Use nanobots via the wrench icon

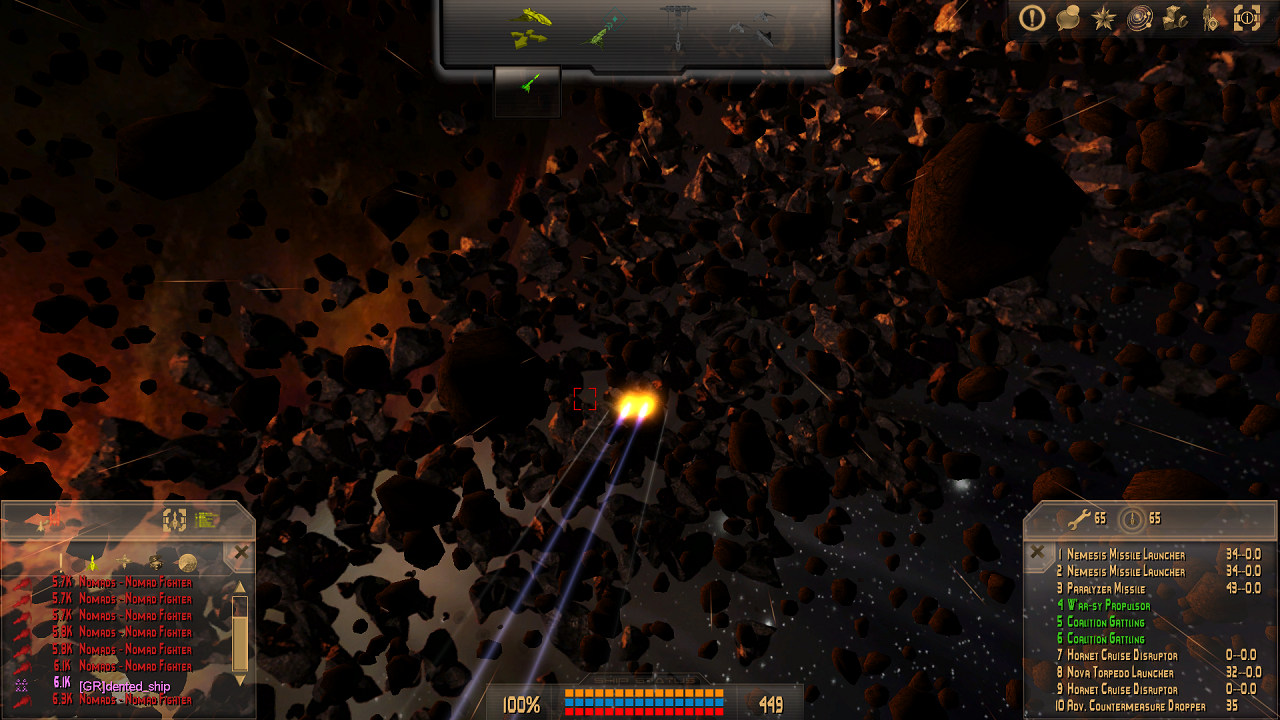pos(1078,519)
